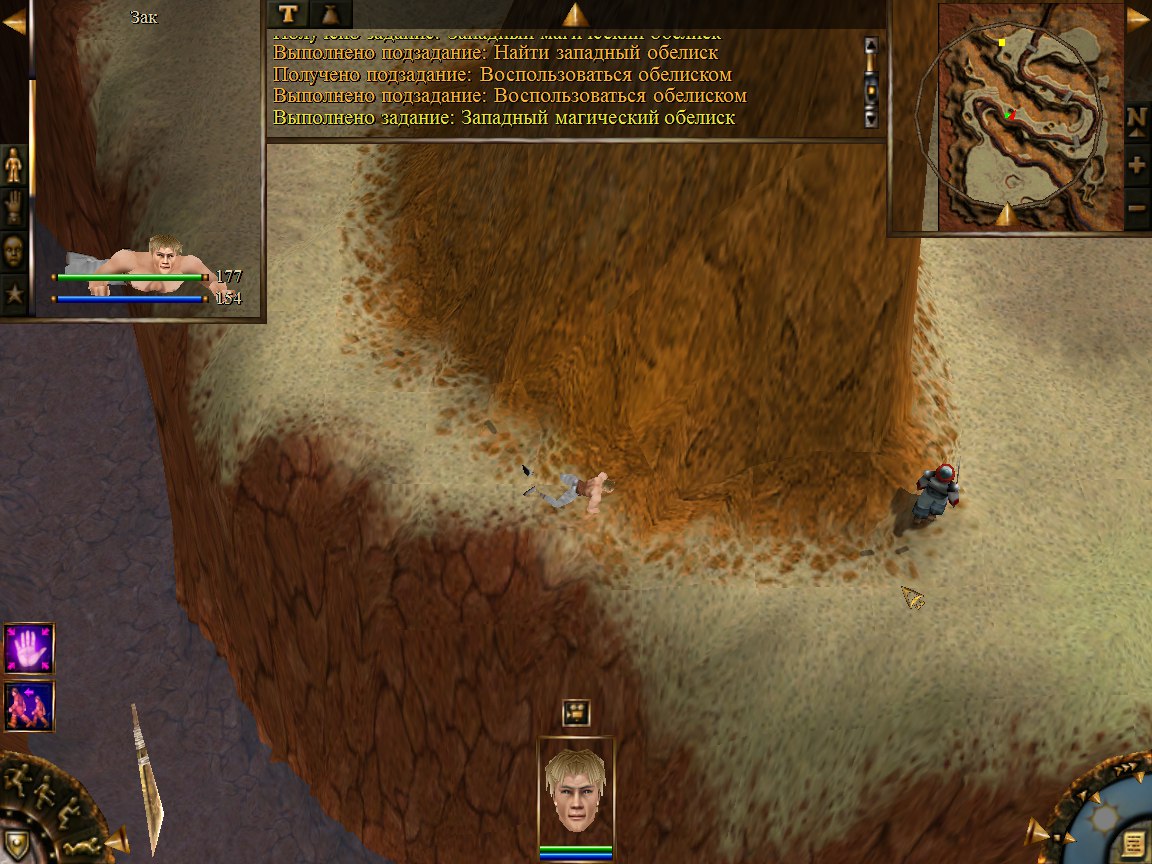Collapse minimap panel using top-right gold arrow
The height and width of the screenshot is (864, 1152).
(1138, 19)
